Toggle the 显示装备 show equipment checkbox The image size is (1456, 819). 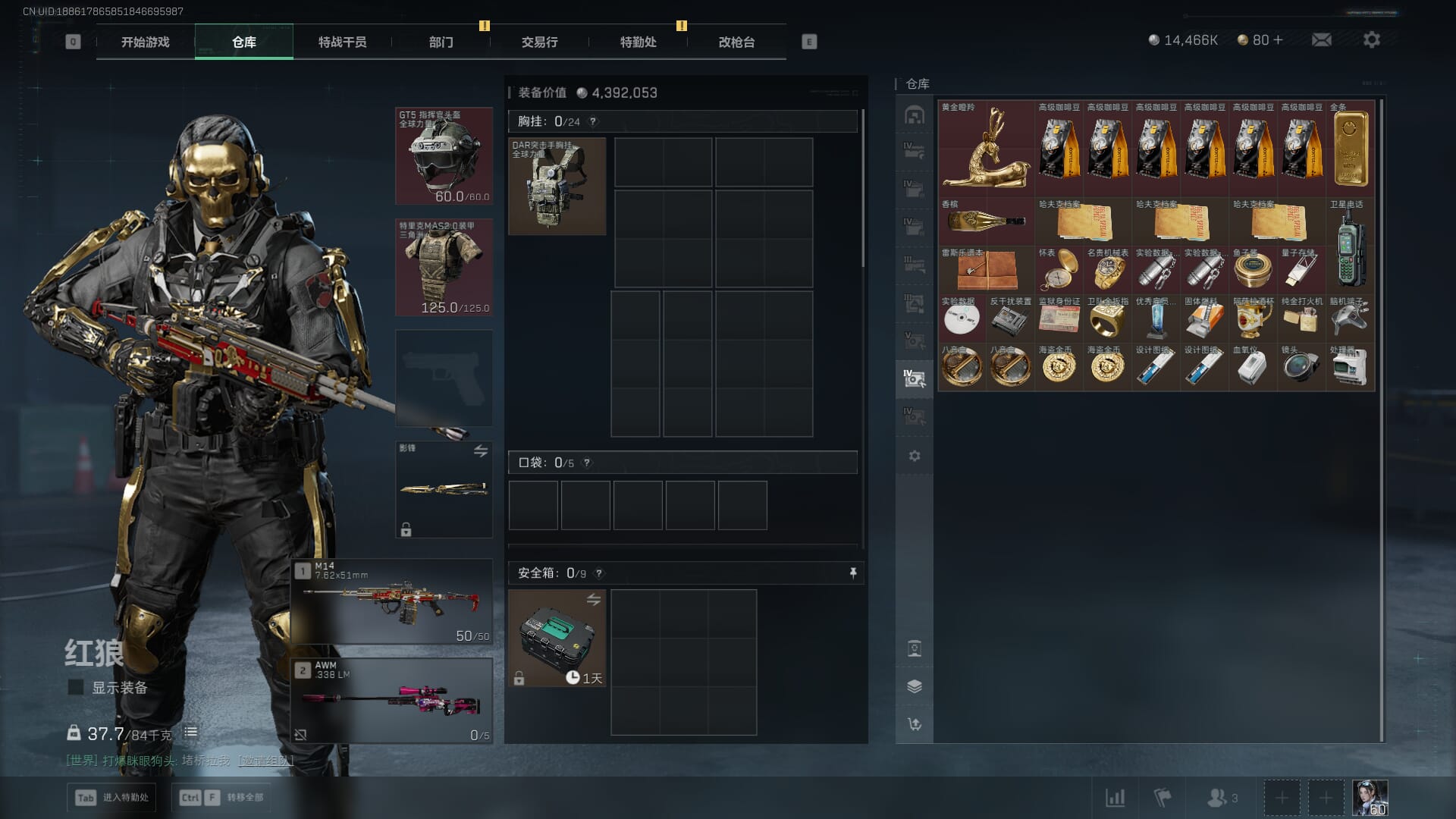(76, 687)
